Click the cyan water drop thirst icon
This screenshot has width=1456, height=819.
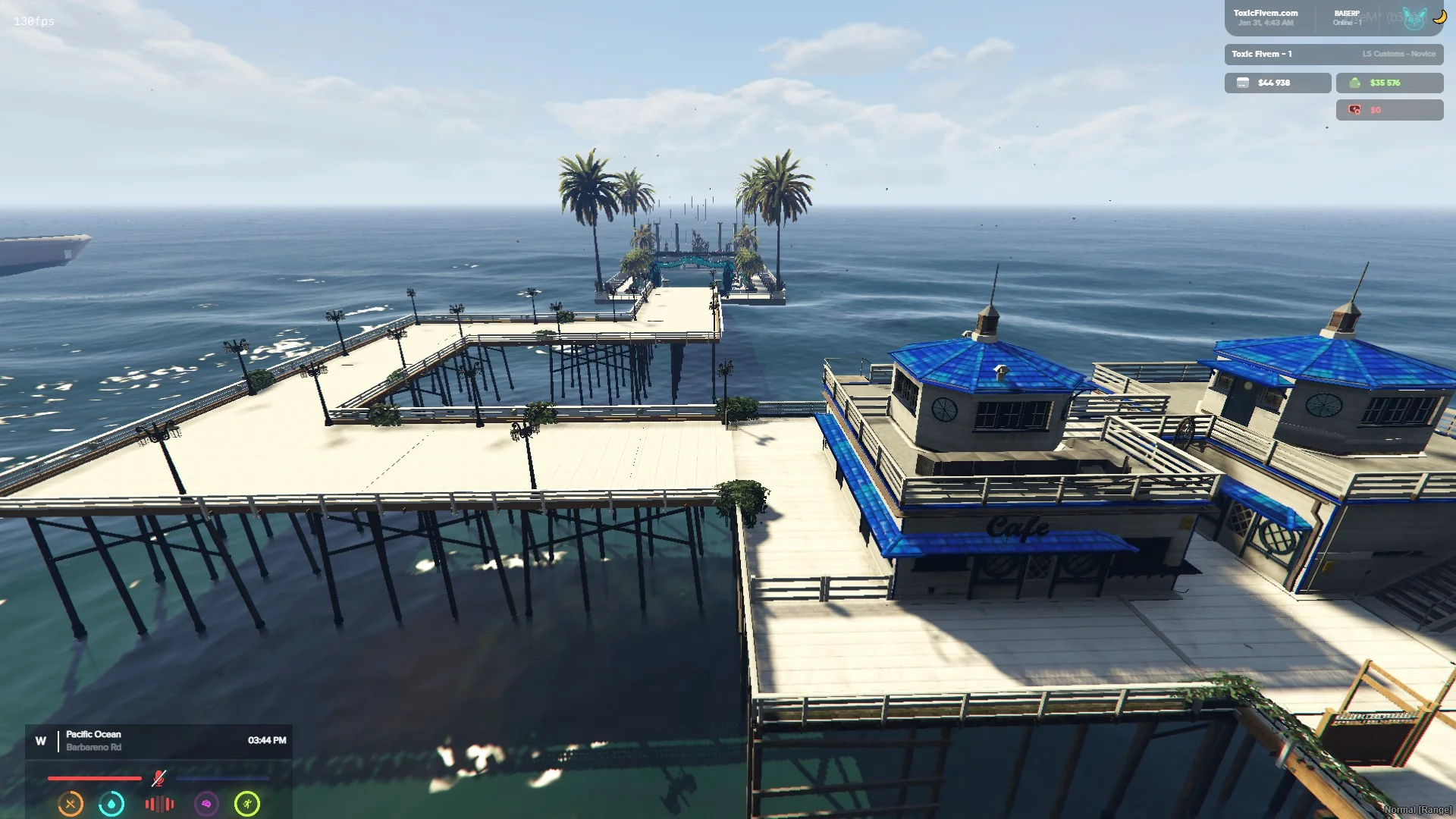point(111,804)
